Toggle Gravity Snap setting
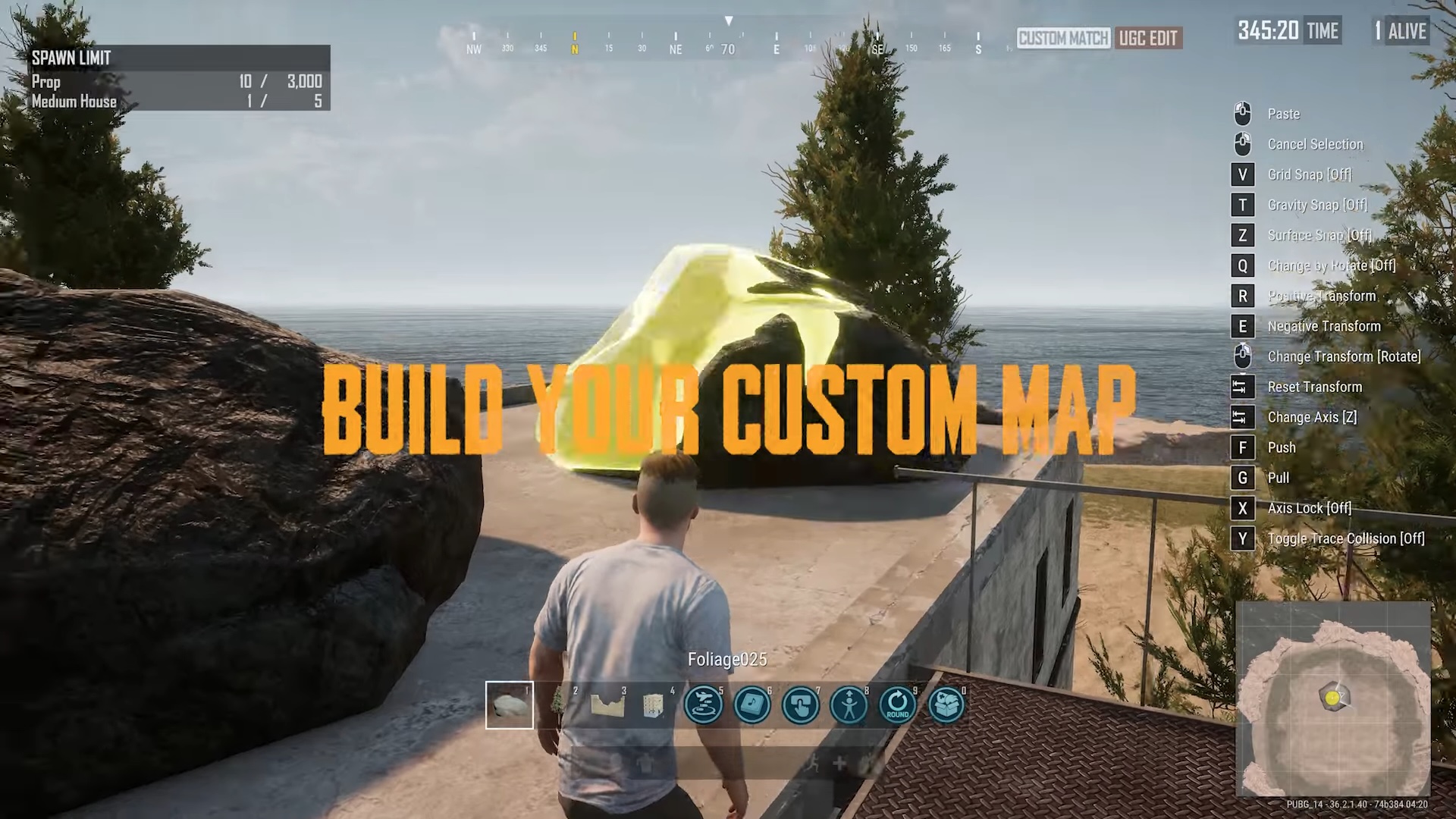The width and height of the screenshot is (1456, 819). [x=1316, y=205]
